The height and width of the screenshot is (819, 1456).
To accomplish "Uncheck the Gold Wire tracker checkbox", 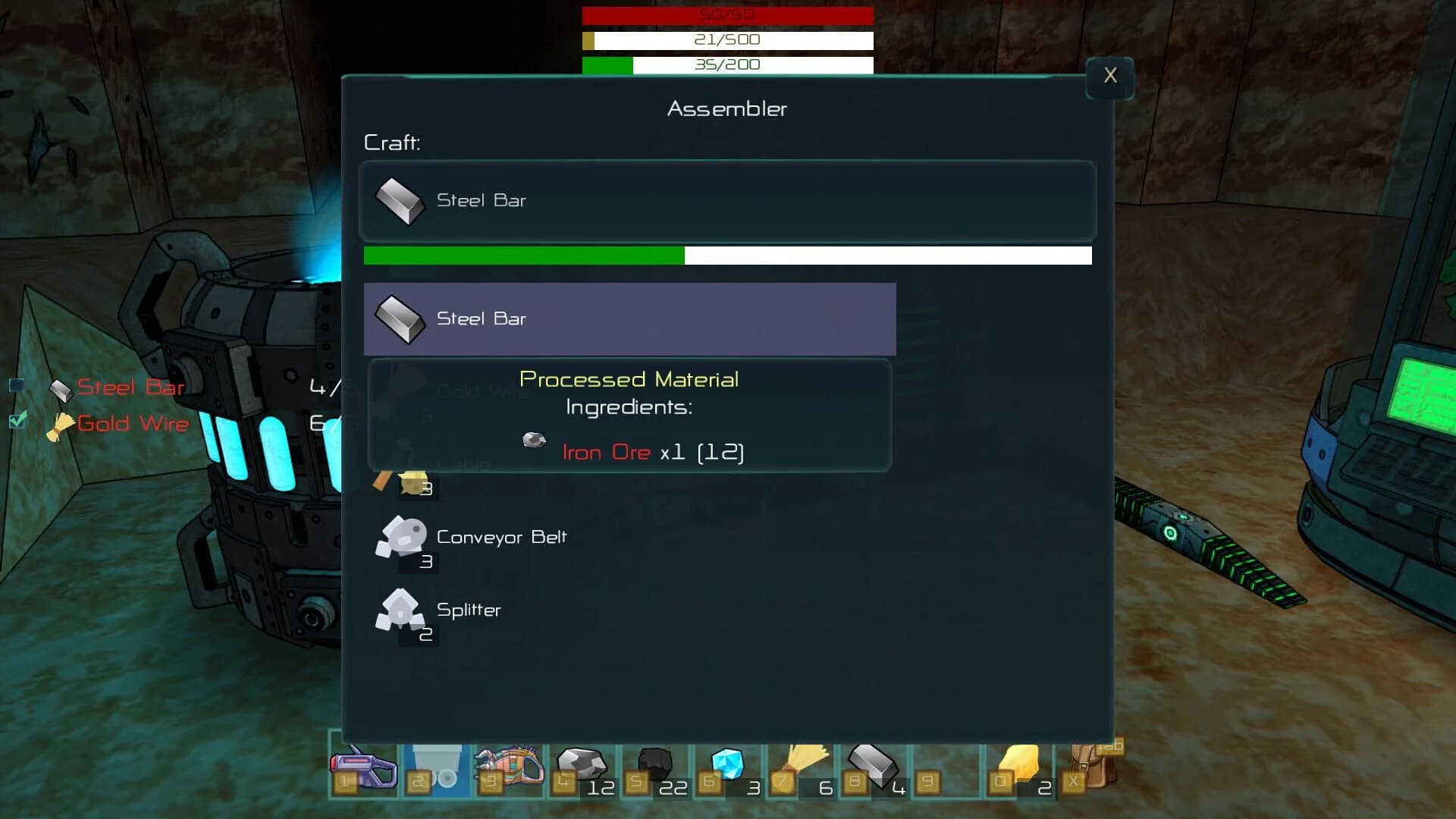I will (17, 422).
